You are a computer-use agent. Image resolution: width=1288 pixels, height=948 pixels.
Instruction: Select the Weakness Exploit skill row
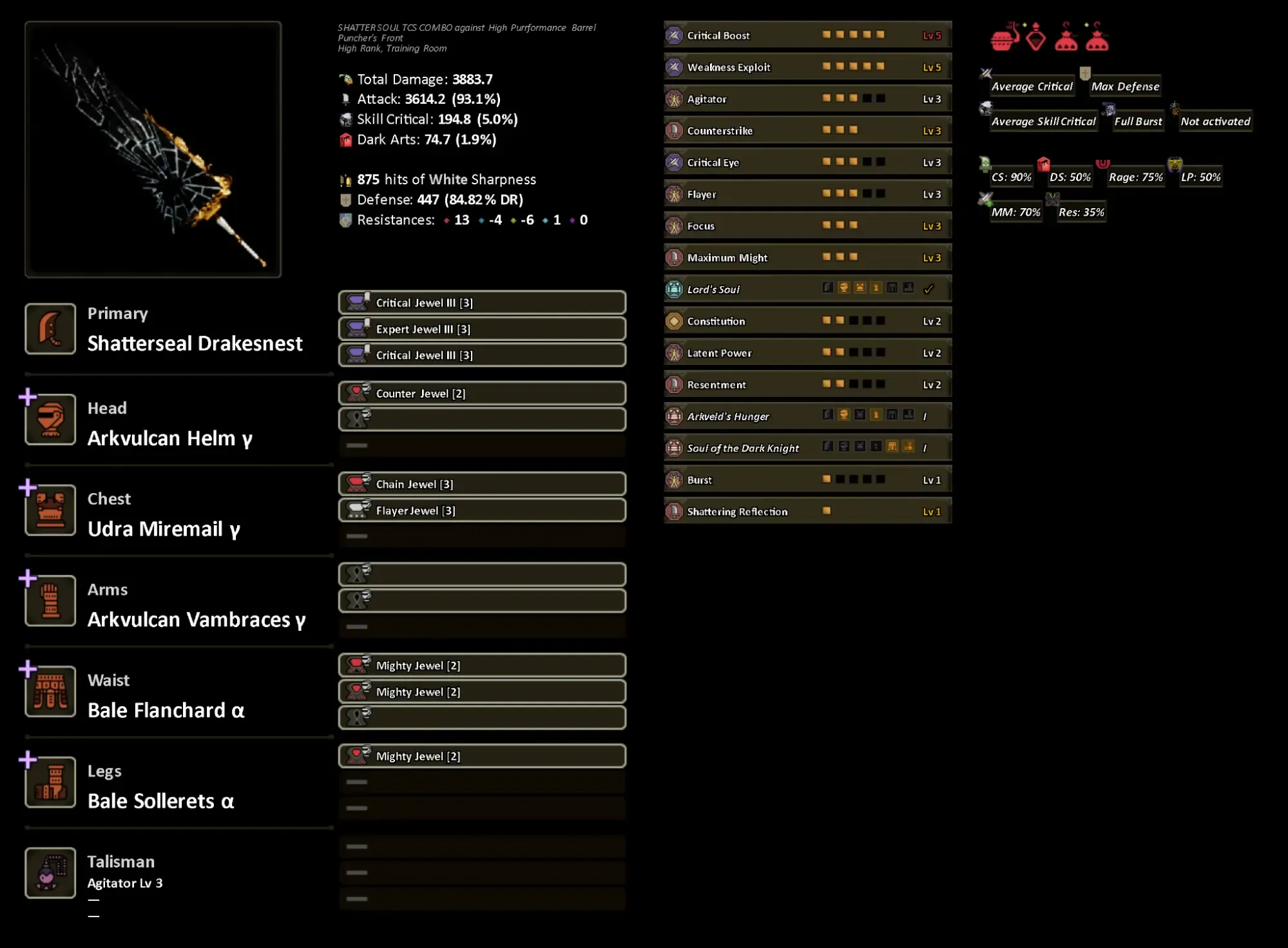pos(807,67)
